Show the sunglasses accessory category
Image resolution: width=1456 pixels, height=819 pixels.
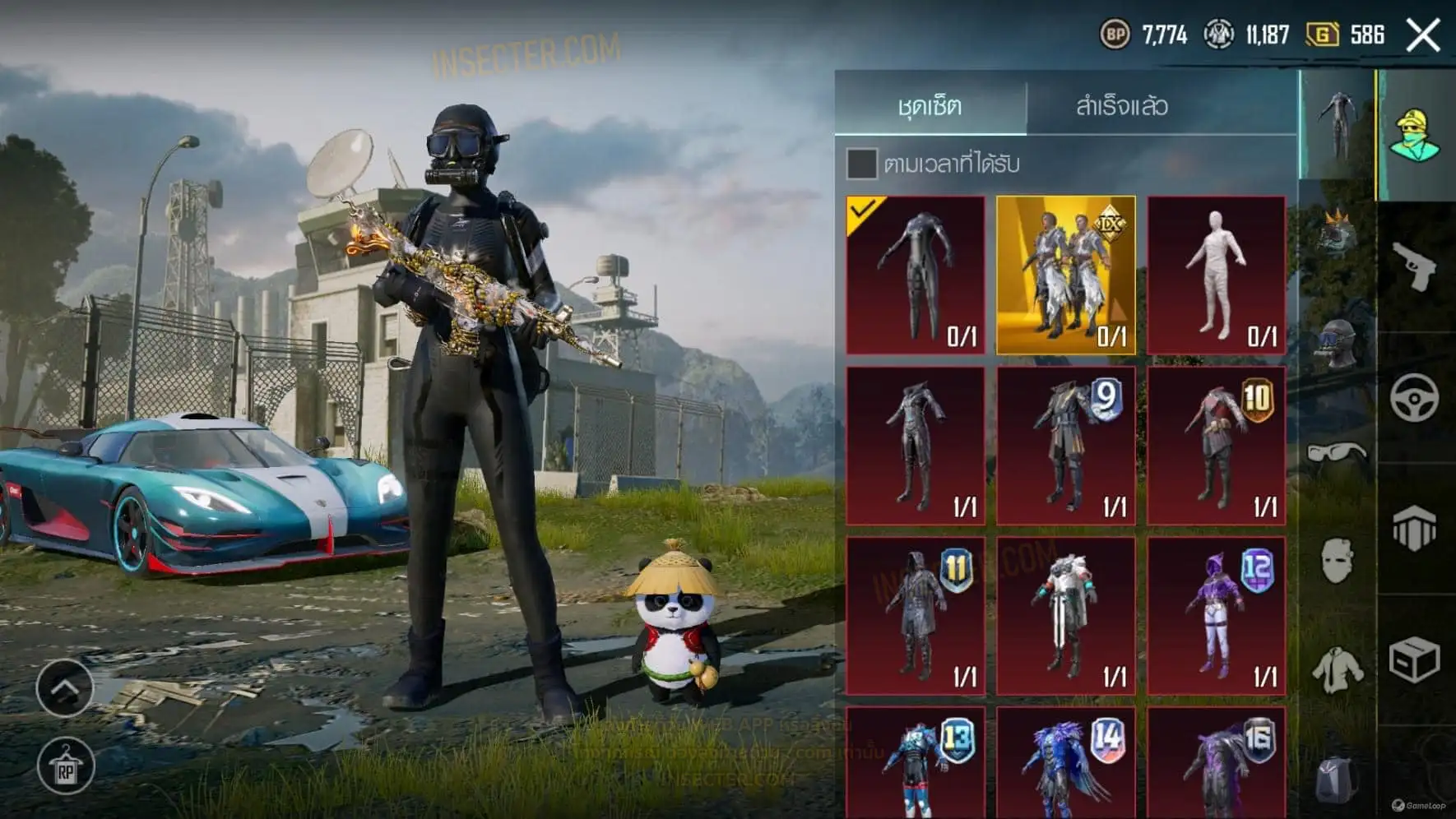(x=1337, y=452)
